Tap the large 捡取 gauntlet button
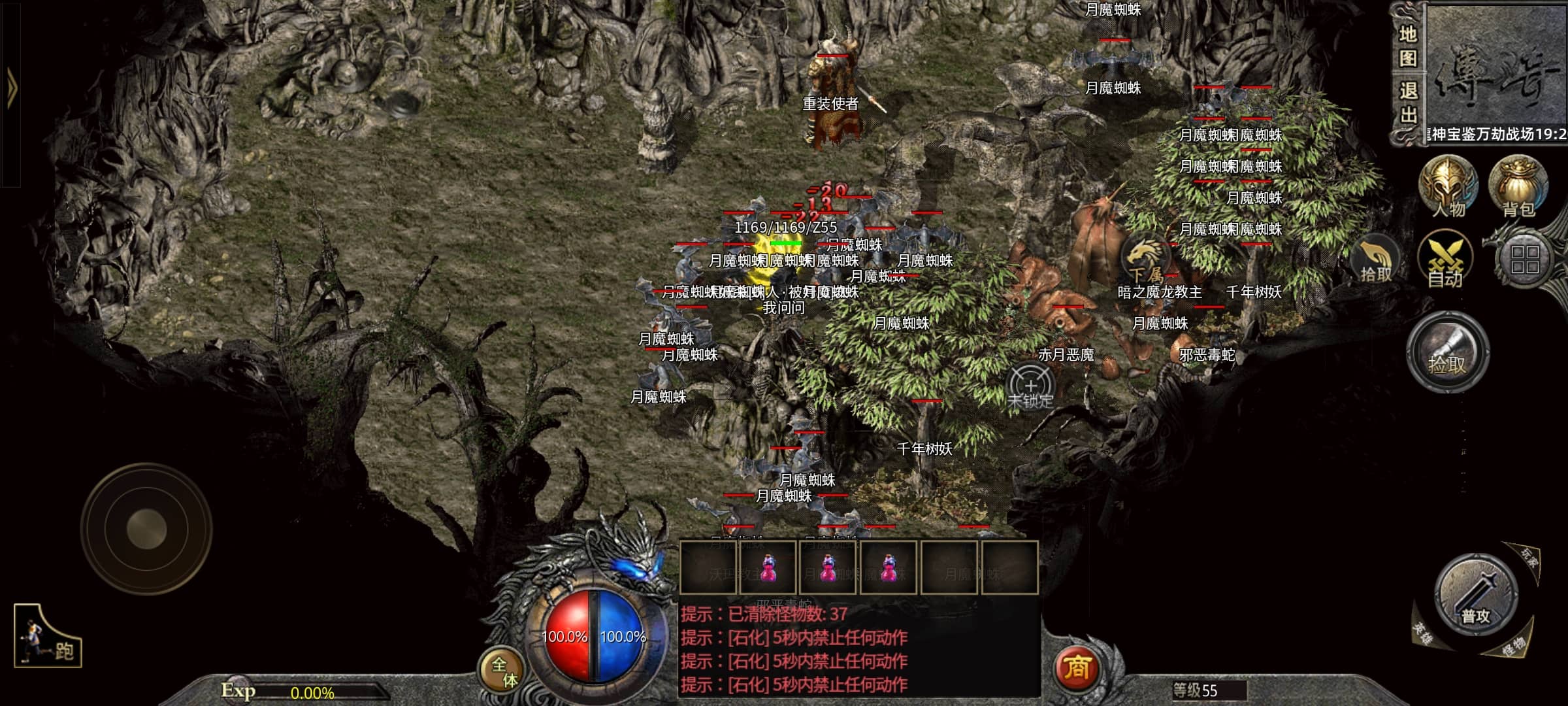1568x706 pixels. (1447, 352)
